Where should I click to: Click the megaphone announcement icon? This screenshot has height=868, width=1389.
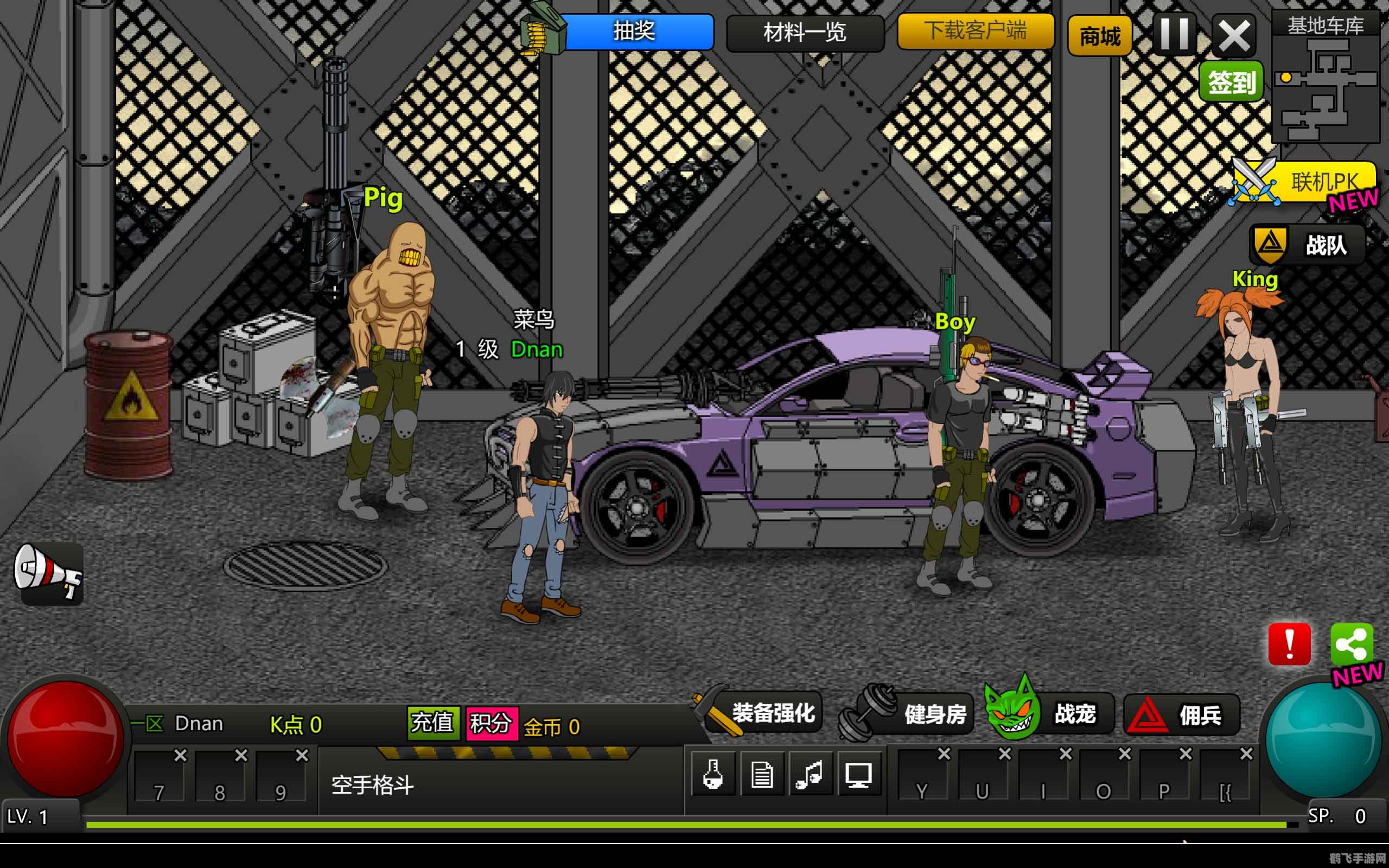pos(49,572)
